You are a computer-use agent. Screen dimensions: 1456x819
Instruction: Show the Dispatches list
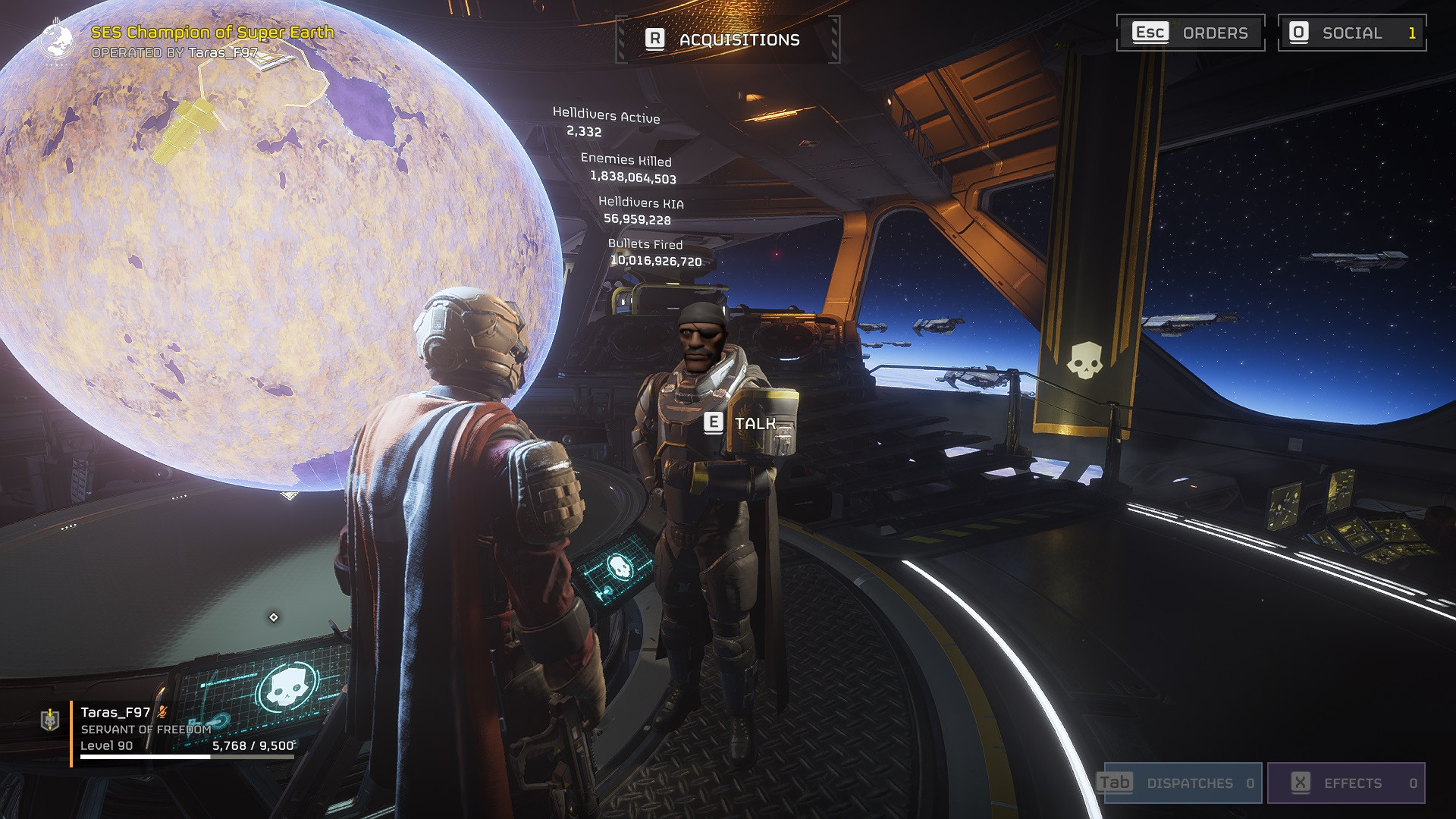pyautogui.click(x=1182, y=783)
